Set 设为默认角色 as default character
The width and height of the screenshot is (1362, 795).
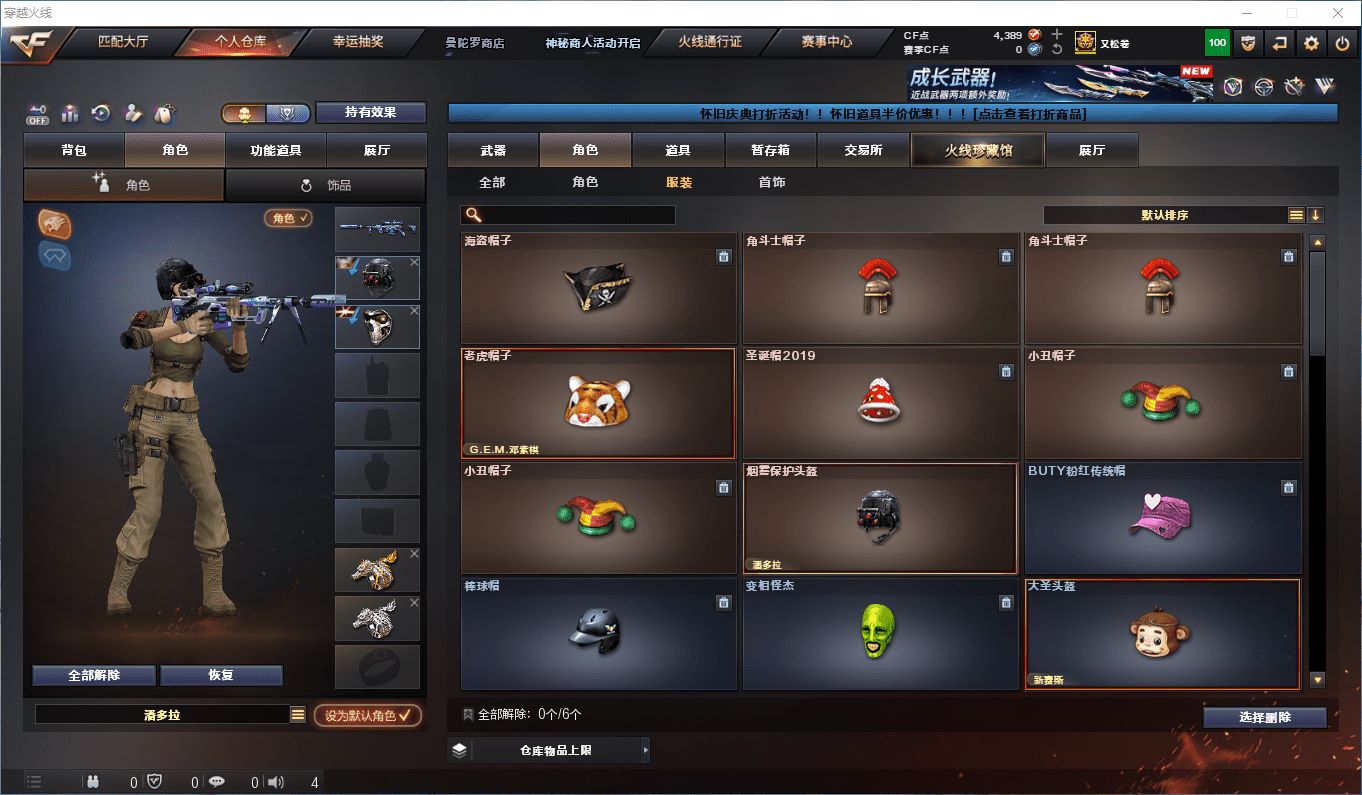coord(367,716)
